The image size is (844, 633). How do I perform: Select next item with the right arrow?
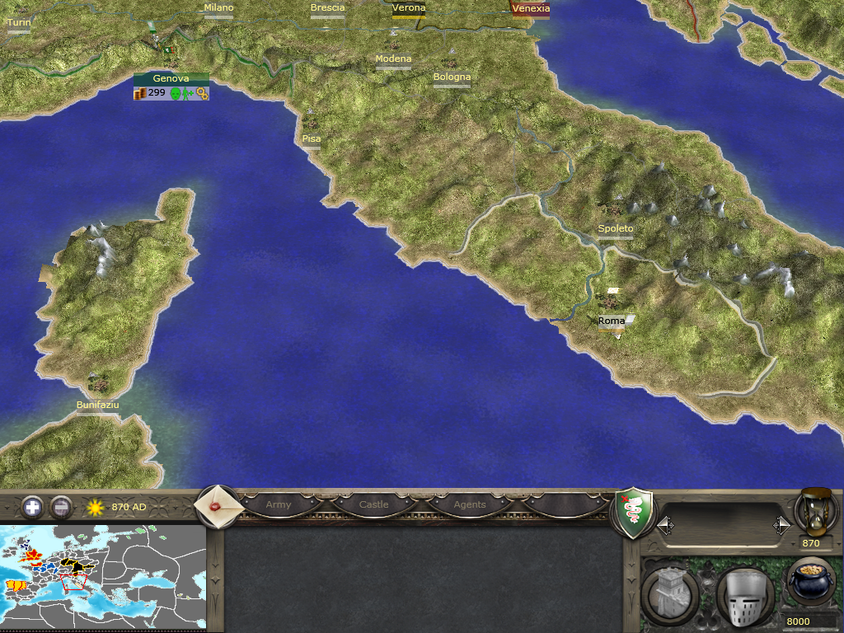pos(781,524)
